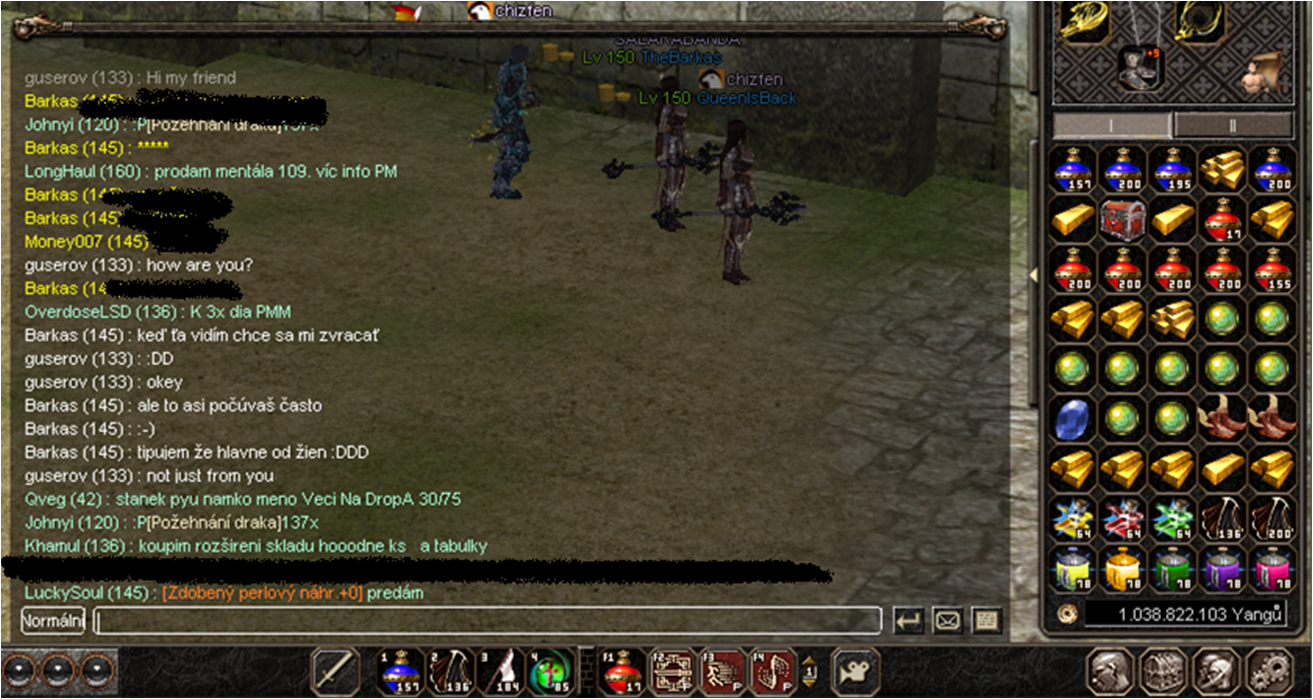Switch to inventory page II
The height and width of the screenshot is (699, 1313).
click(x=1231, y=125)
